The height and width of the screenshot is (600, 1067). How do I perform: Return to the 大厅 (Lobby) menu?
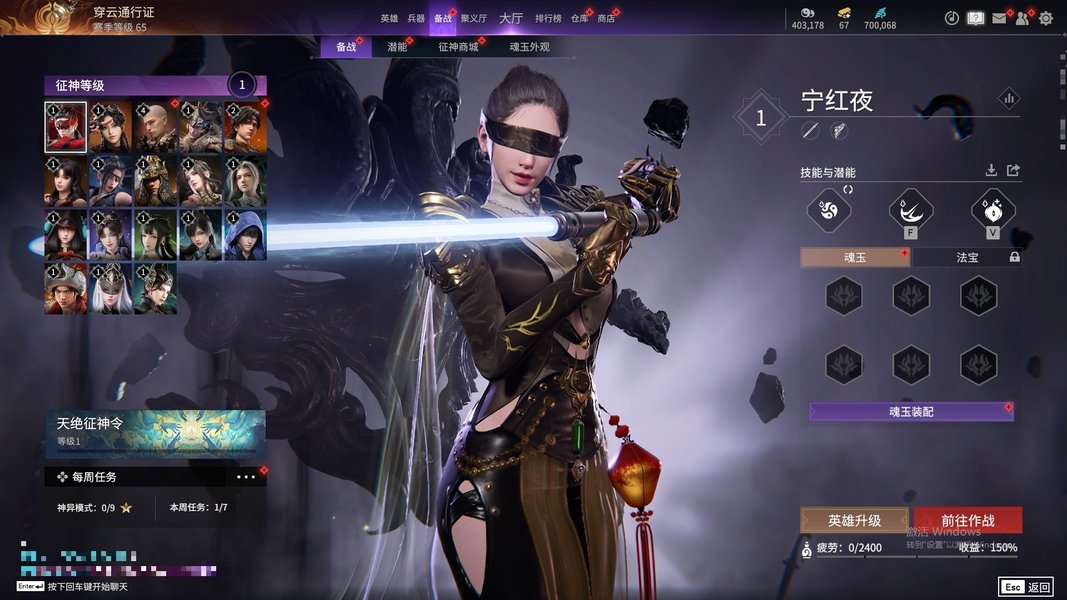point(510,18)
